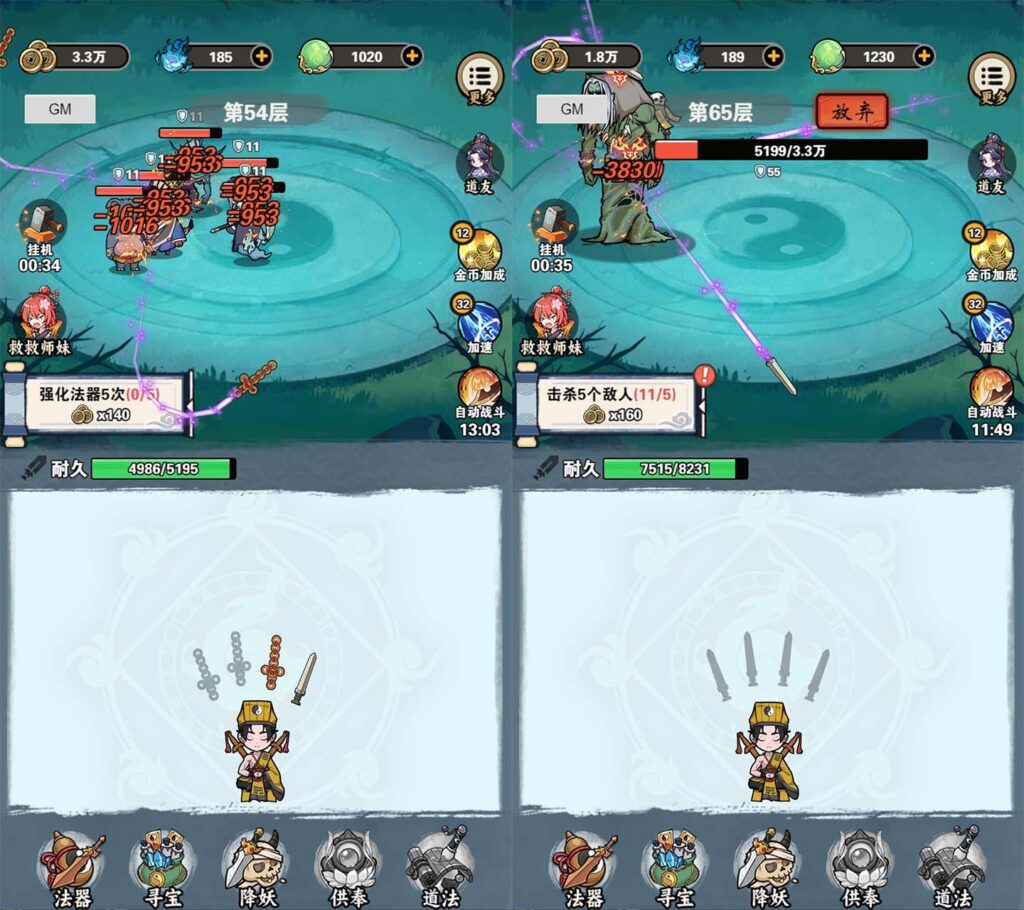The width and height of the screenshot is (1024, 910).
Task: Buy more jade beside the 1020 counter
Action: click(x=412, y=56)
